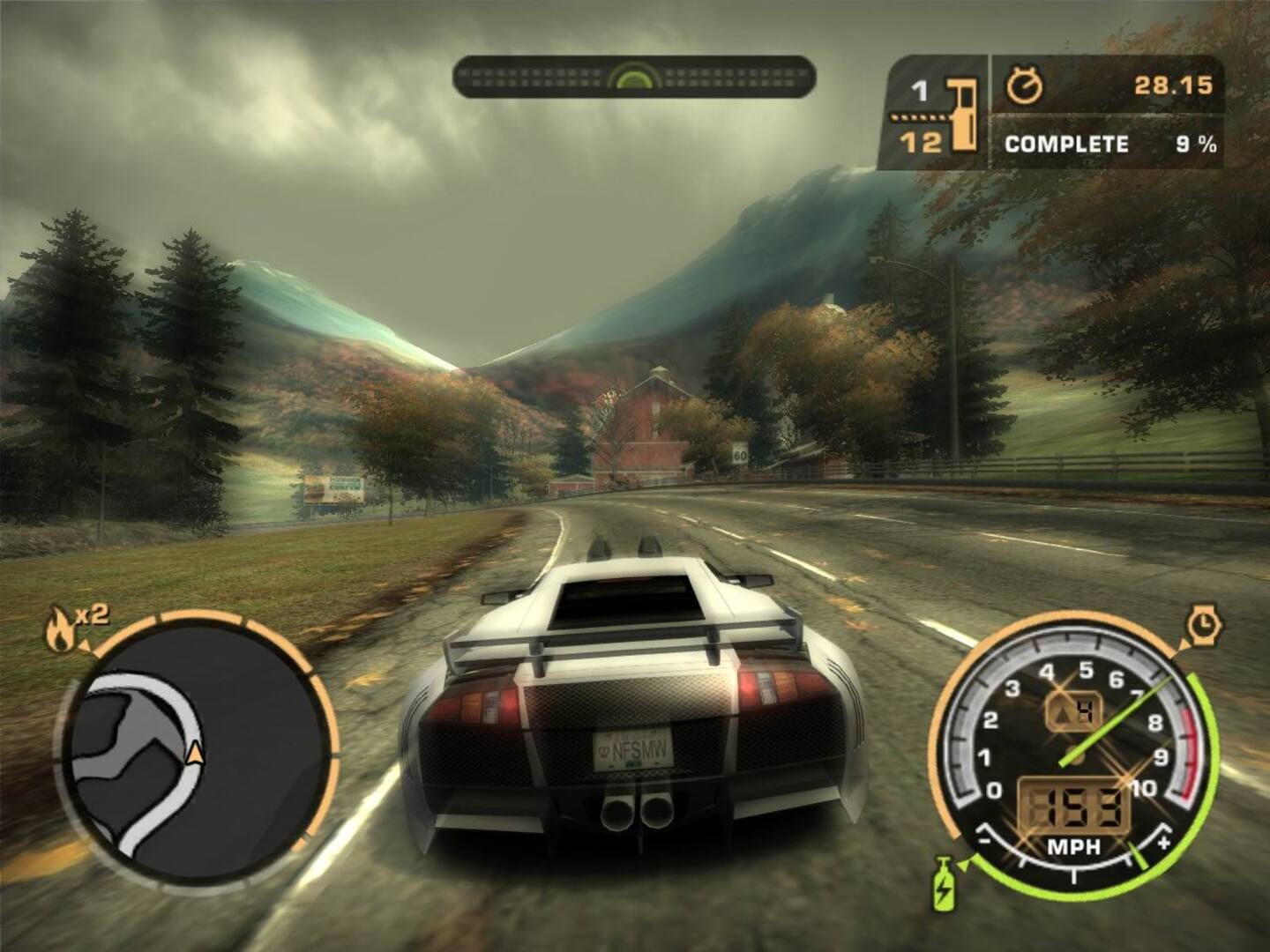Screen dimensions: 1270x952
Task: Click the 60 speed limit road sign
Action: pos(741,451)
